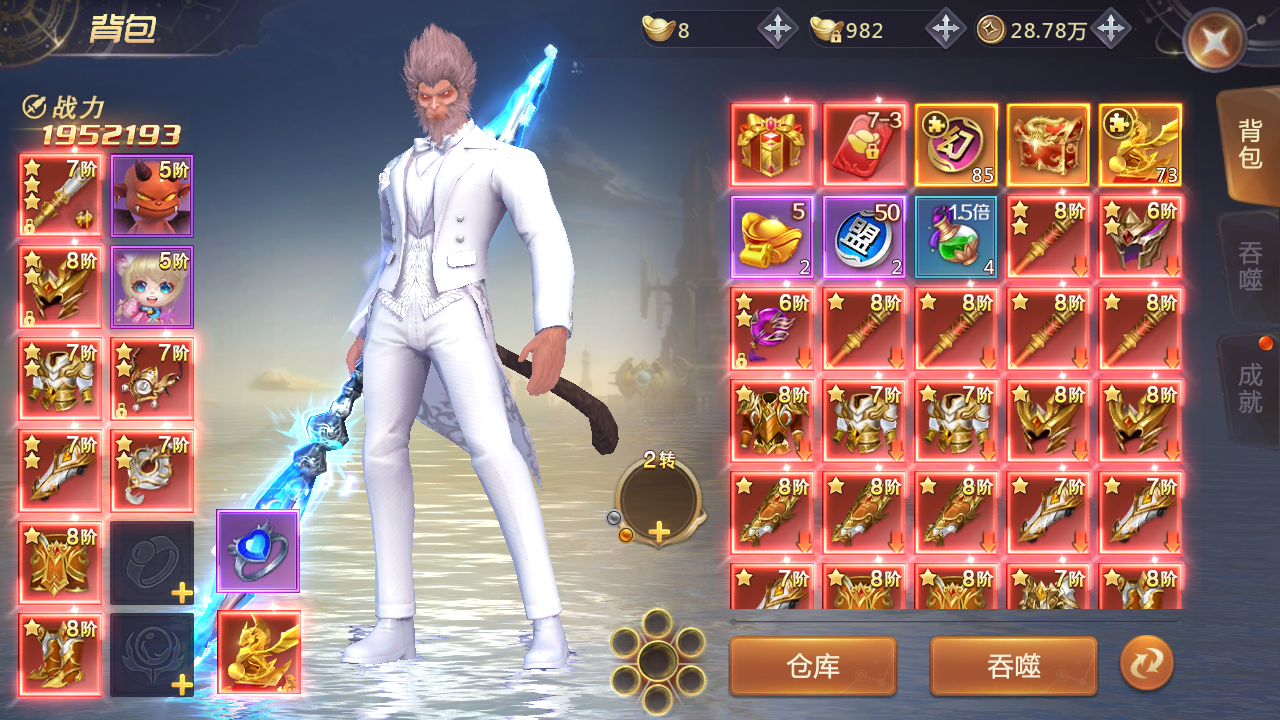
Task: Select the golden gift box item
Action: pyautogui.click(x=773, y=145)
